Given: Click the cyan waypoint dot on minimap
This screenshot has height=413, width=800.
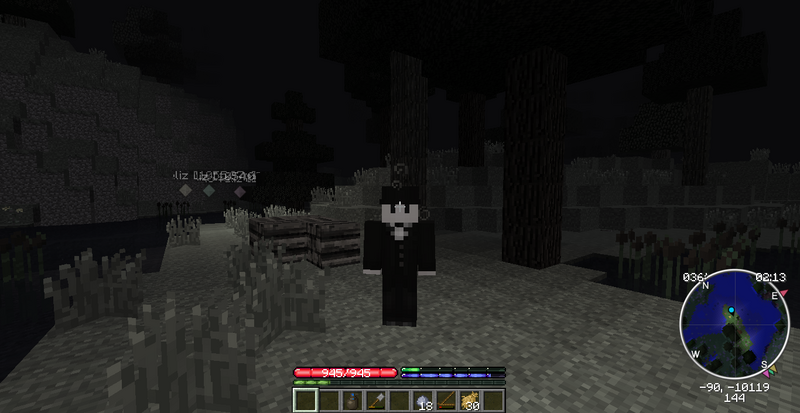Looking at the screenshot, I should click(x=731, y=311).
